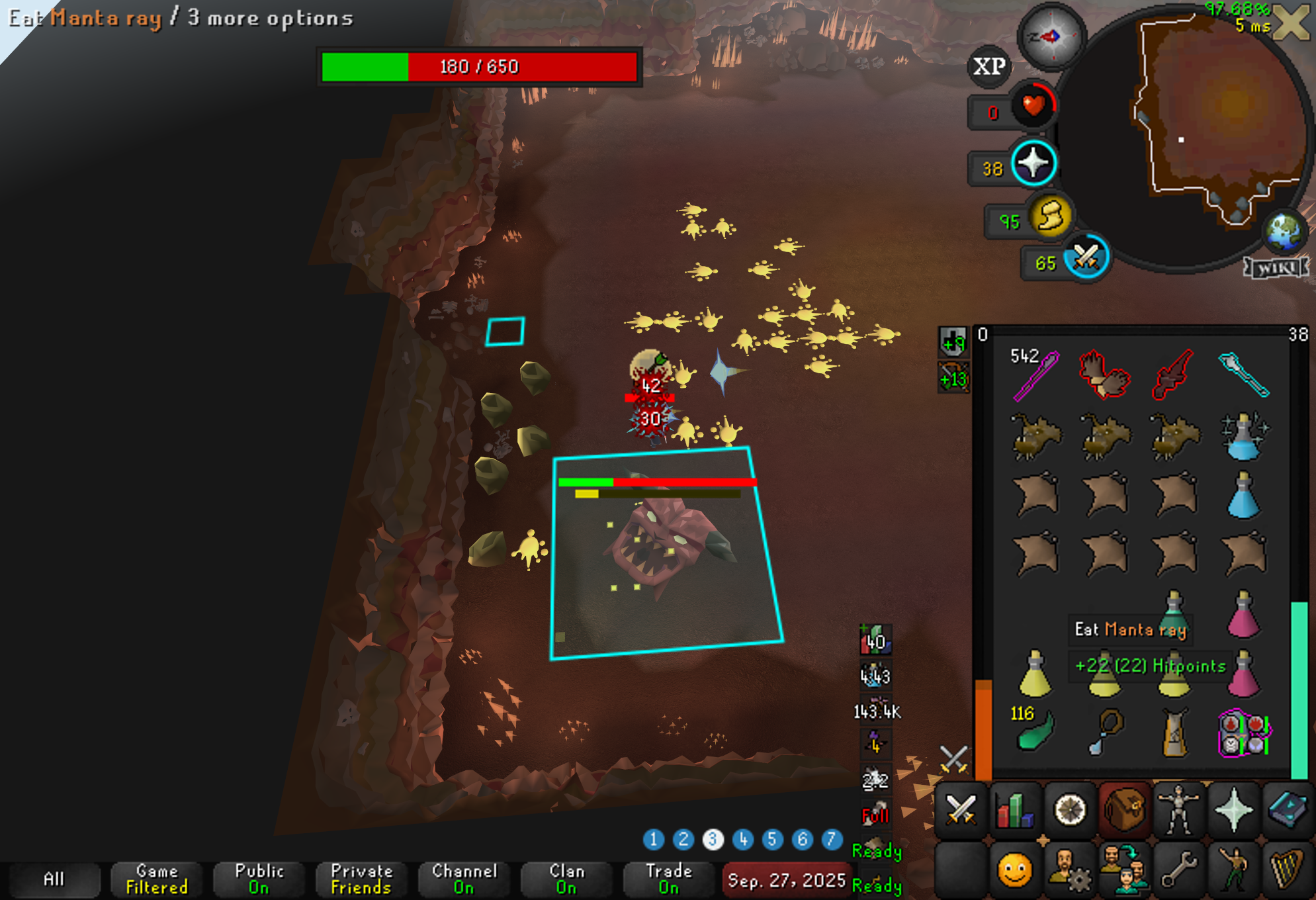Open the Wiki lookup button
Screen dimensions: 1316x900
1277,267
